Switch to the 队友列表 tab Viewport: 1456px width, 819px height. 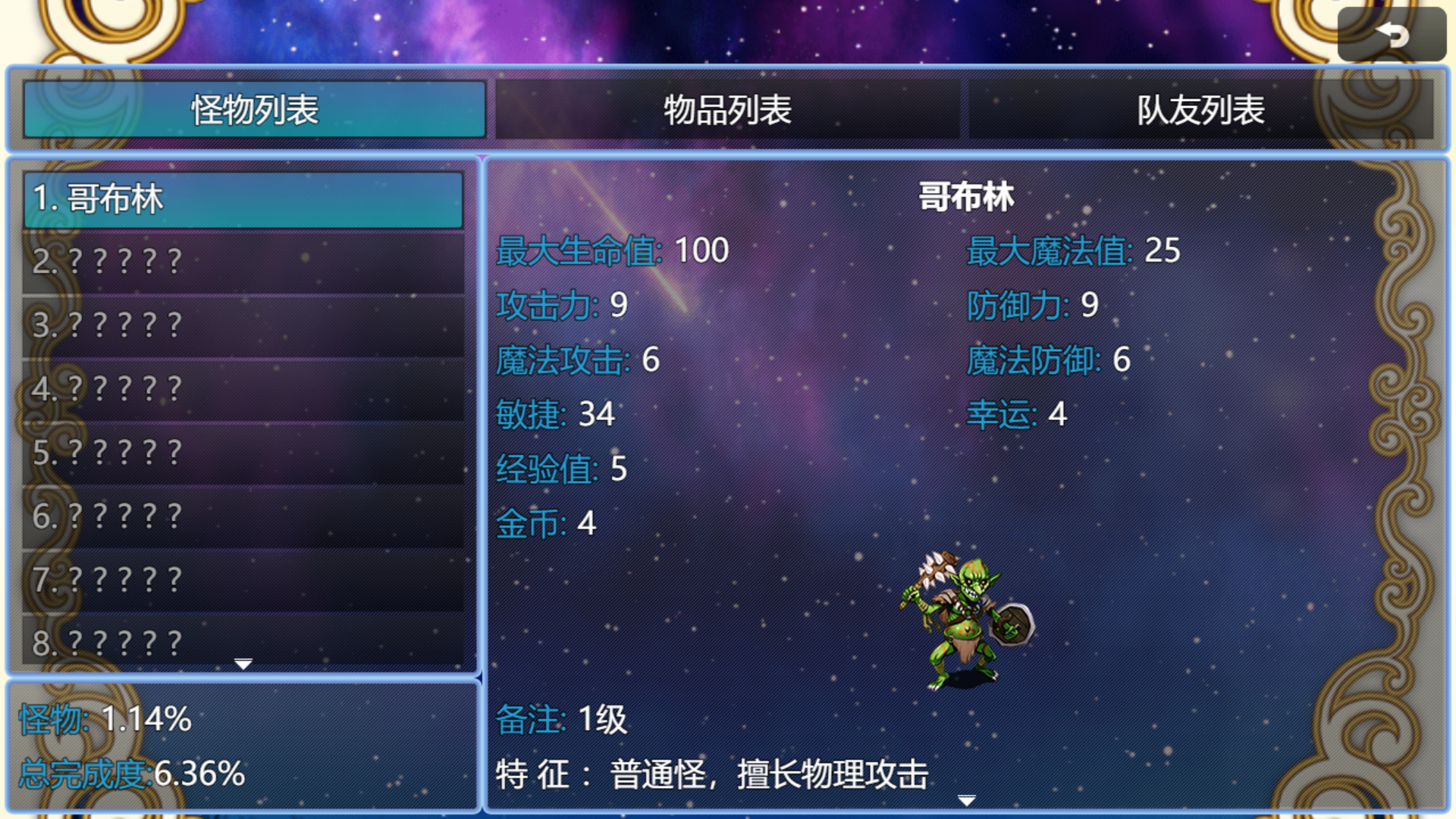tap(1198, 111)
